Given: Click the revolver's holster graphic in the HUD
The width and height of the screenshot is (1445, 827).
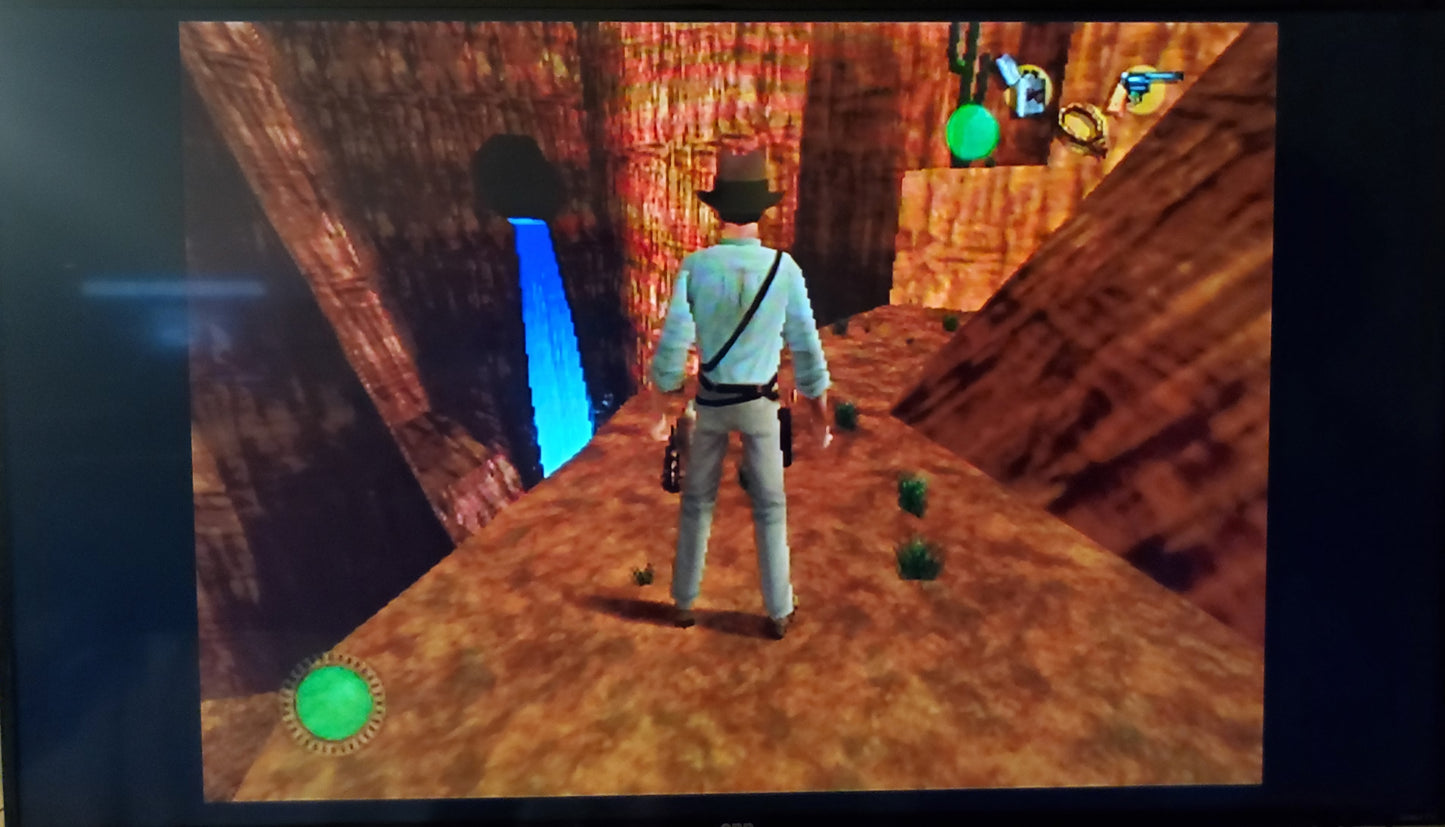Looking at the screenshot, I should [x=1117, y=100].
